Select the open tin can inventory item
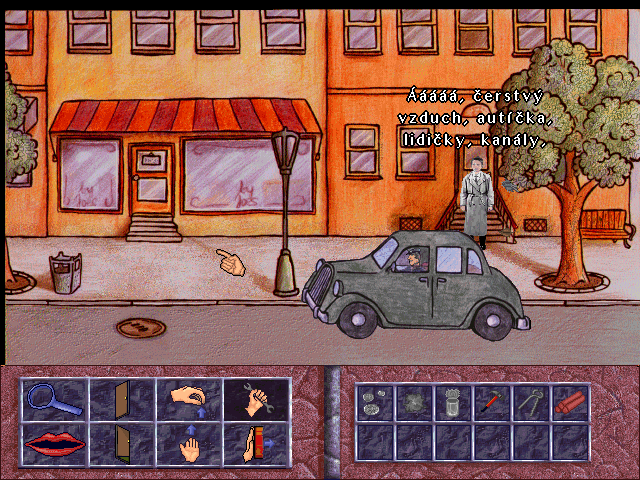This screenshot has width=640, height=480. [453, 402]
